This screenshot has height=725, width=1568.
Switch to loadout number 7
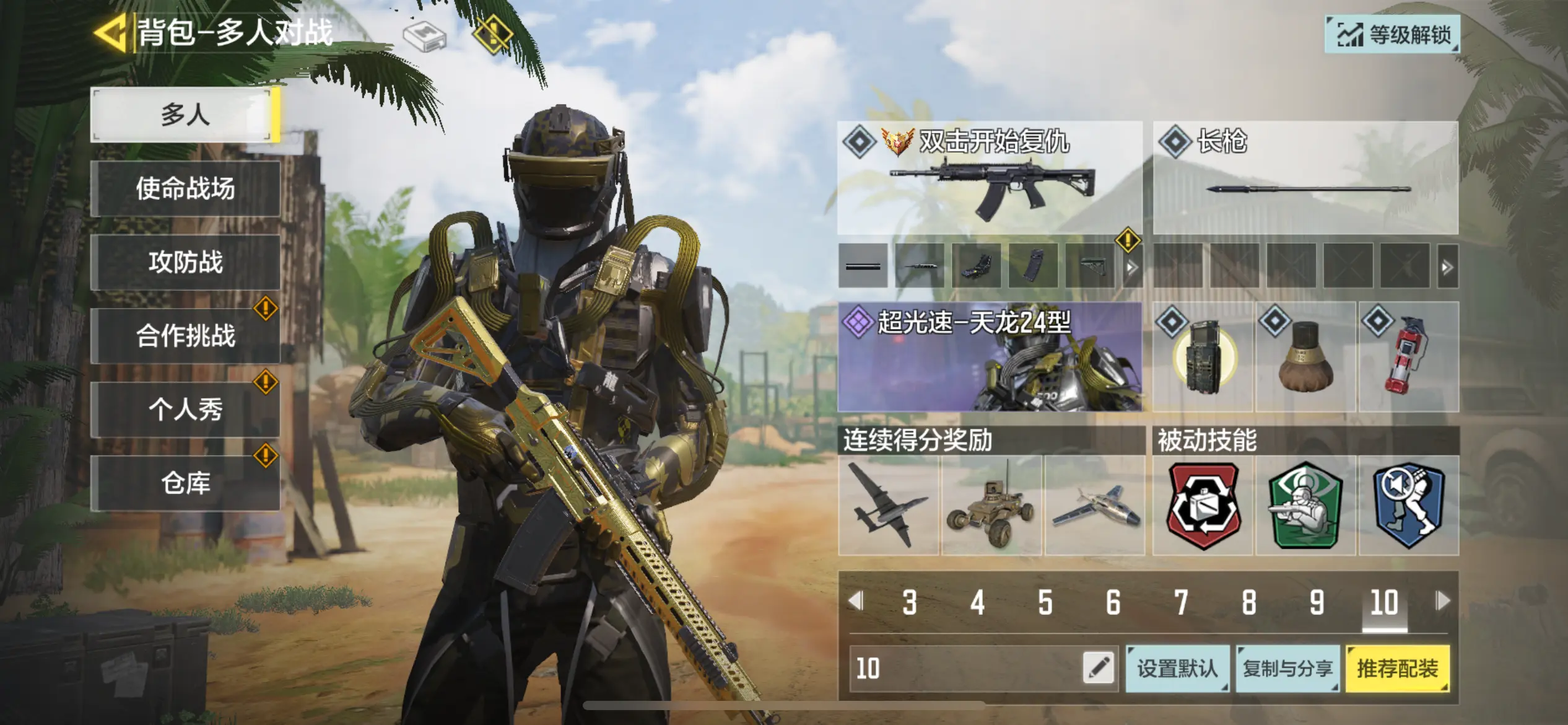click(1181, 602)
